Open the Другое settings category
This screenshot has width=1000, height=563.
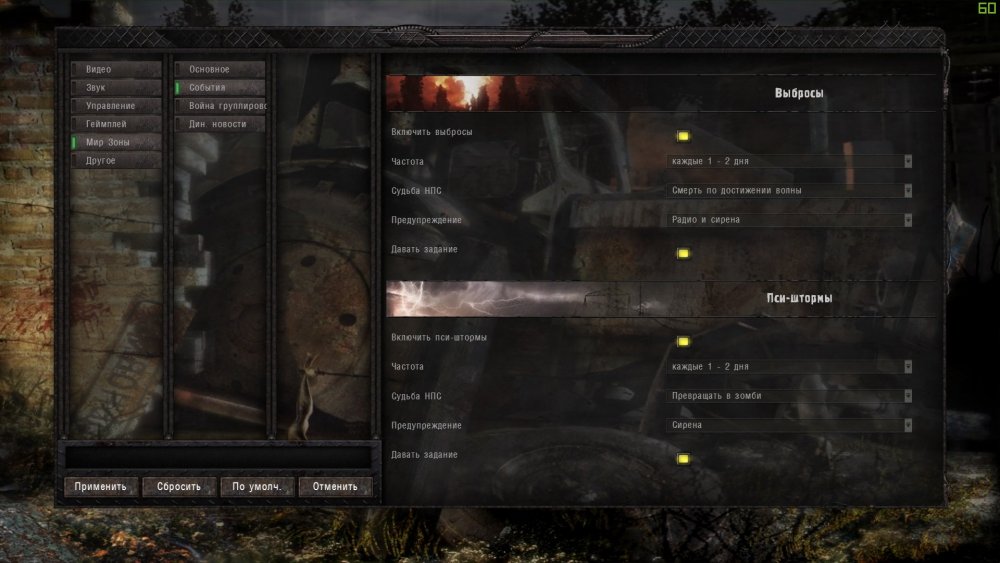click(115, 160)
